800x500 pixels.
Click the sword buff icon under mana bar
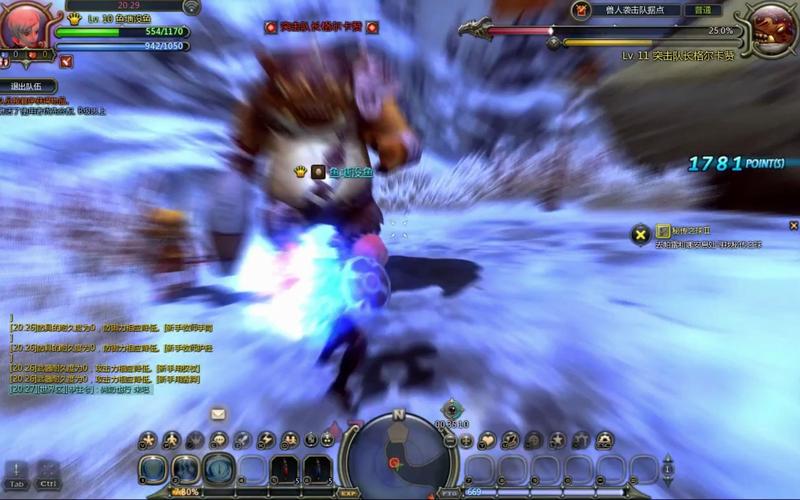(66, 61)
